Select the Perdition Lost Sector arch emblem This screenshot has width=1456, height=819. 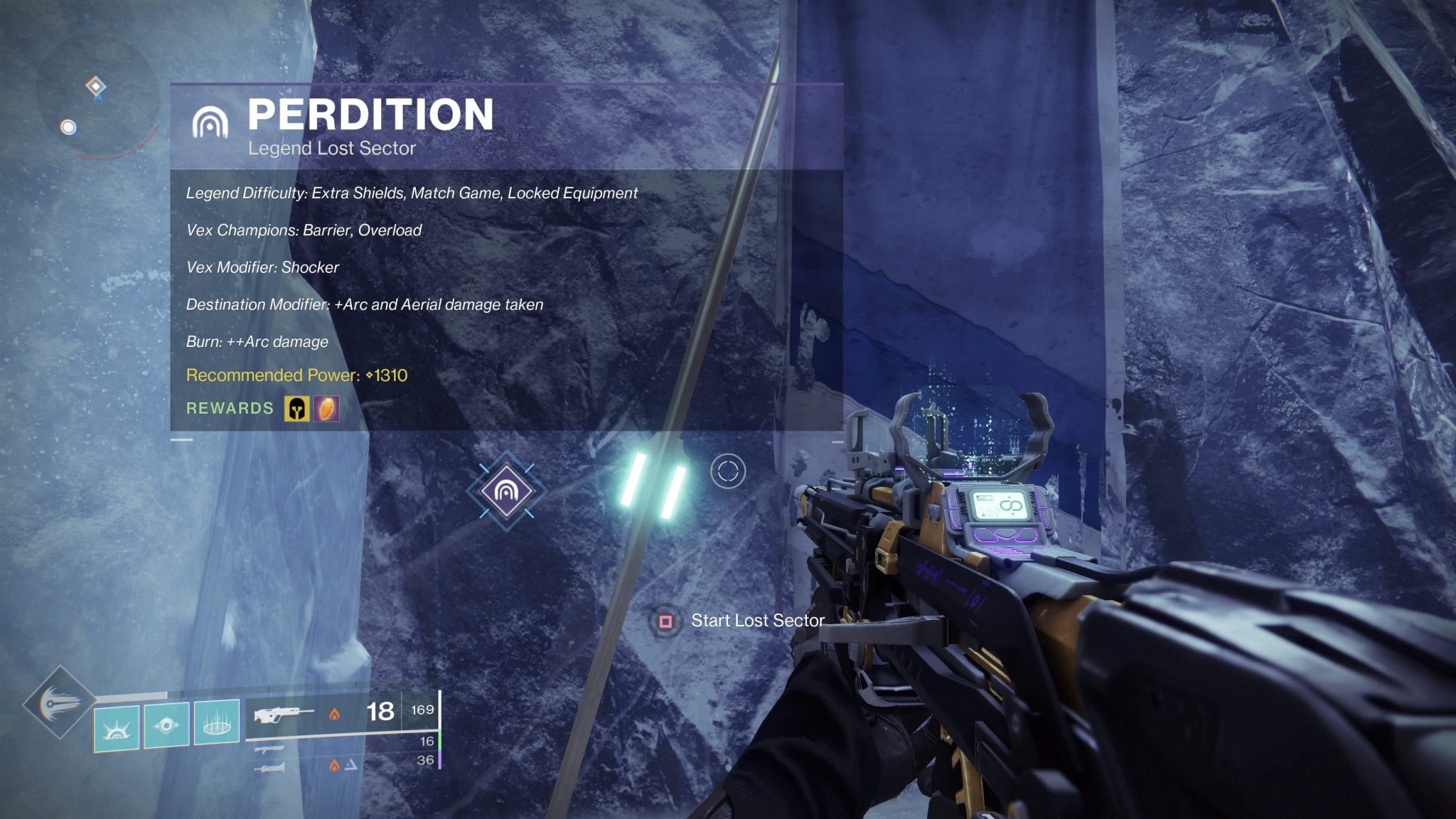point(210,122)
